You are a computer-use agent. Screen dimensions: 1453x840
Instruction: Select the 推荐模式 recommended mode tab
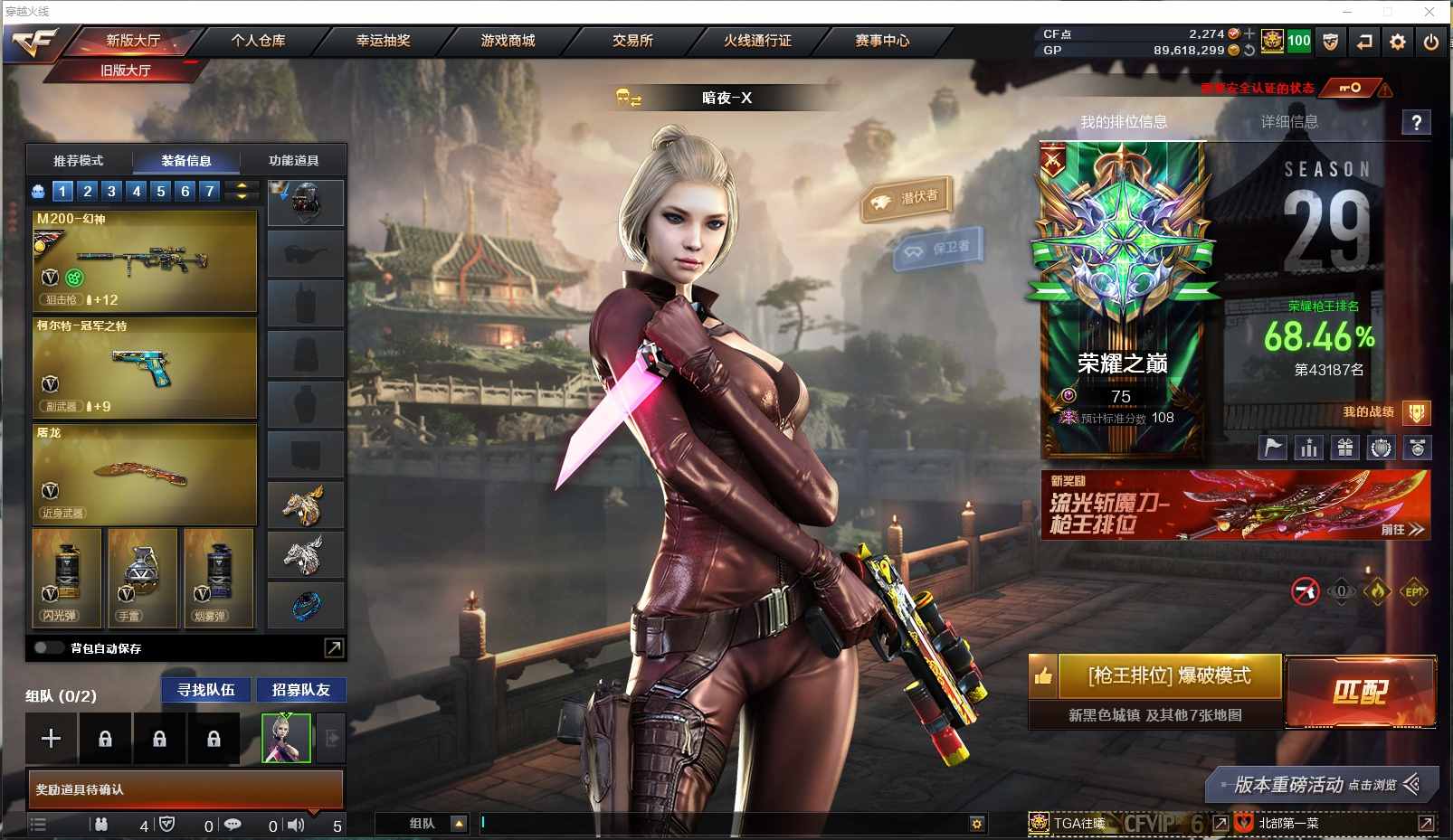point(79,161)
